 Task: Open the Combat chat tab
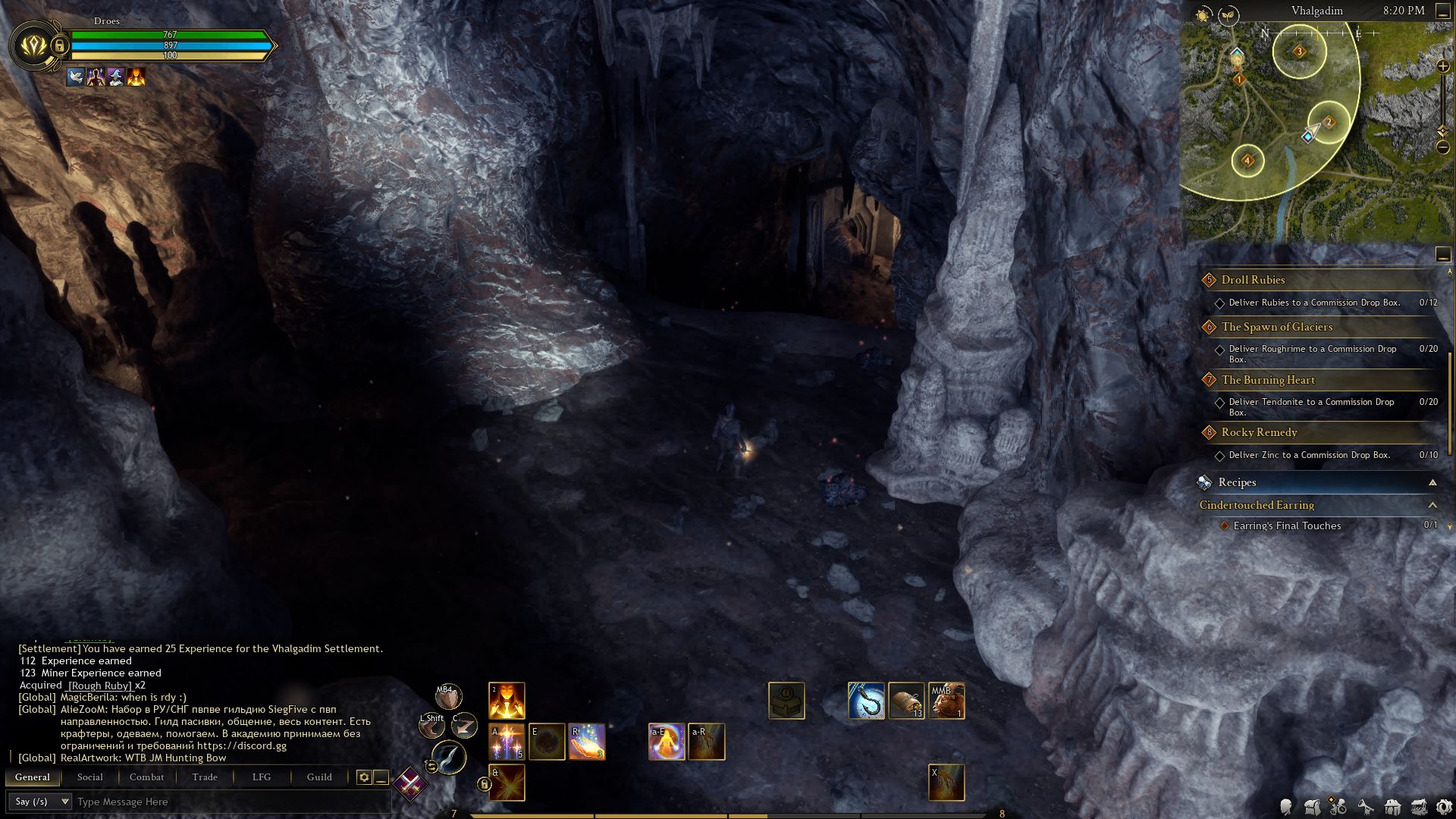click(146, 777)
